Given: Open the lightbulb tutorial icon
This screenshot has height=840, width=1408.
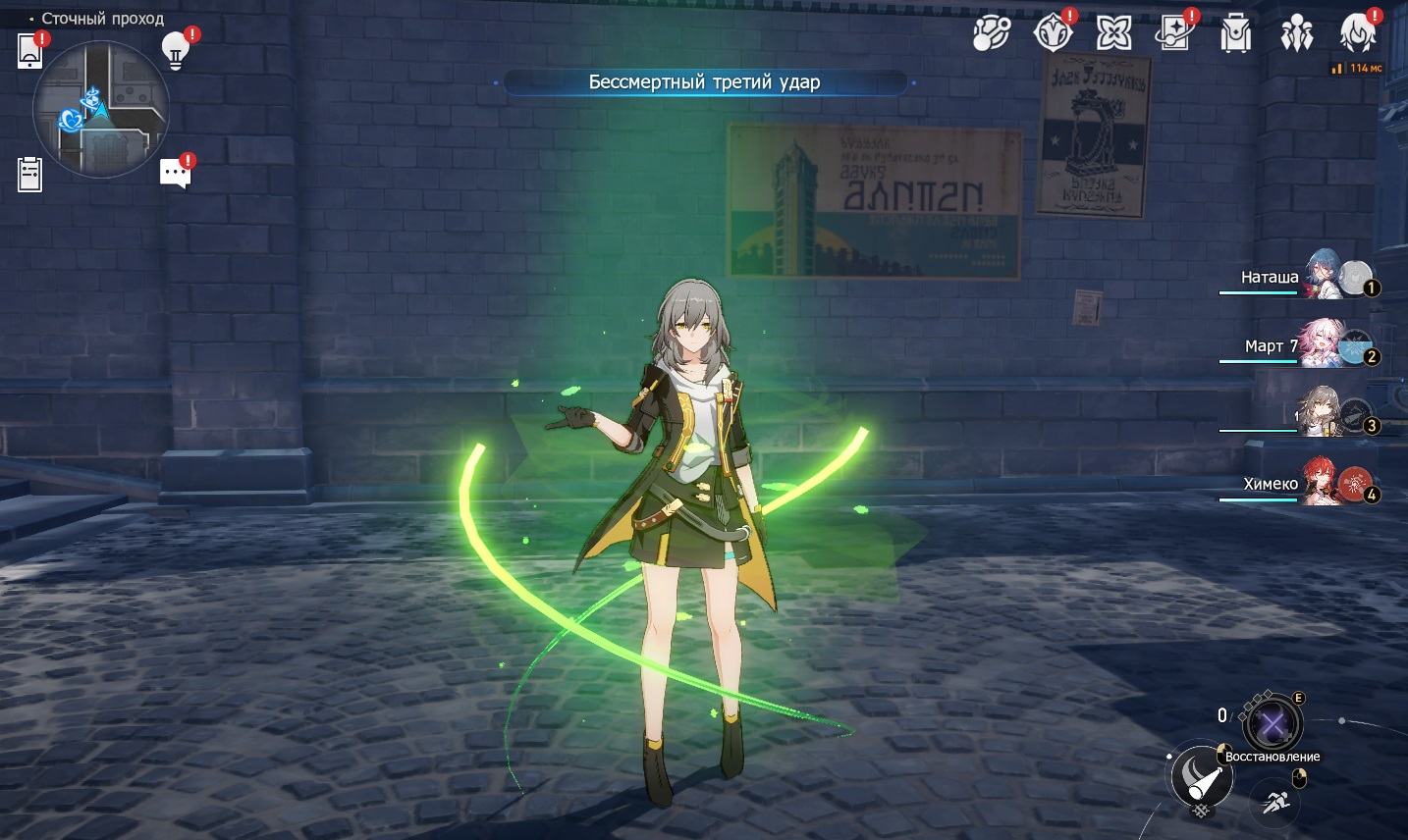Looking at the screenshot, I should pyautogui.click(x=176, y=50).
